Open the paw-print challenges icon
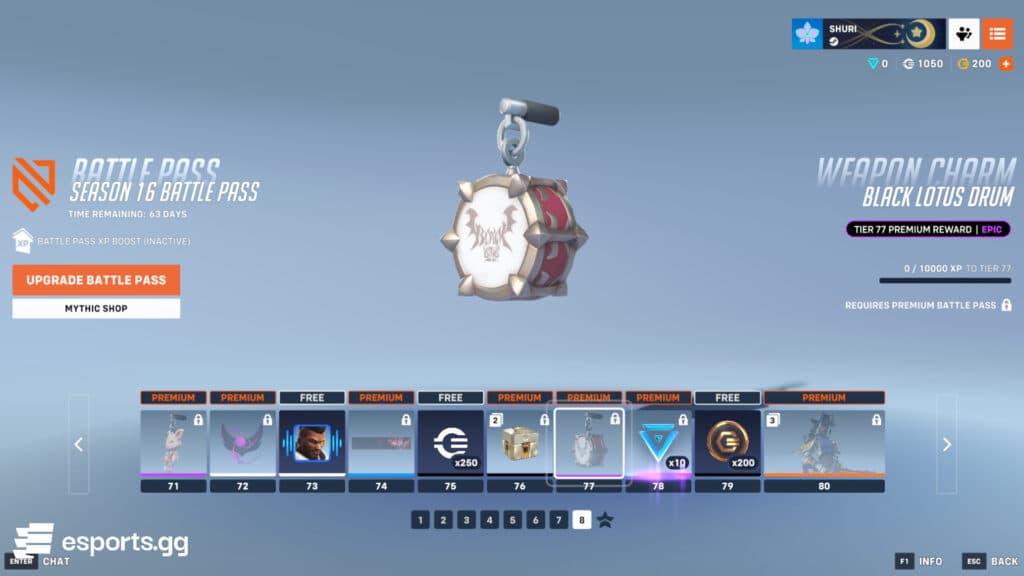Viewport: 1024px width, 576px height. (963, 34)
